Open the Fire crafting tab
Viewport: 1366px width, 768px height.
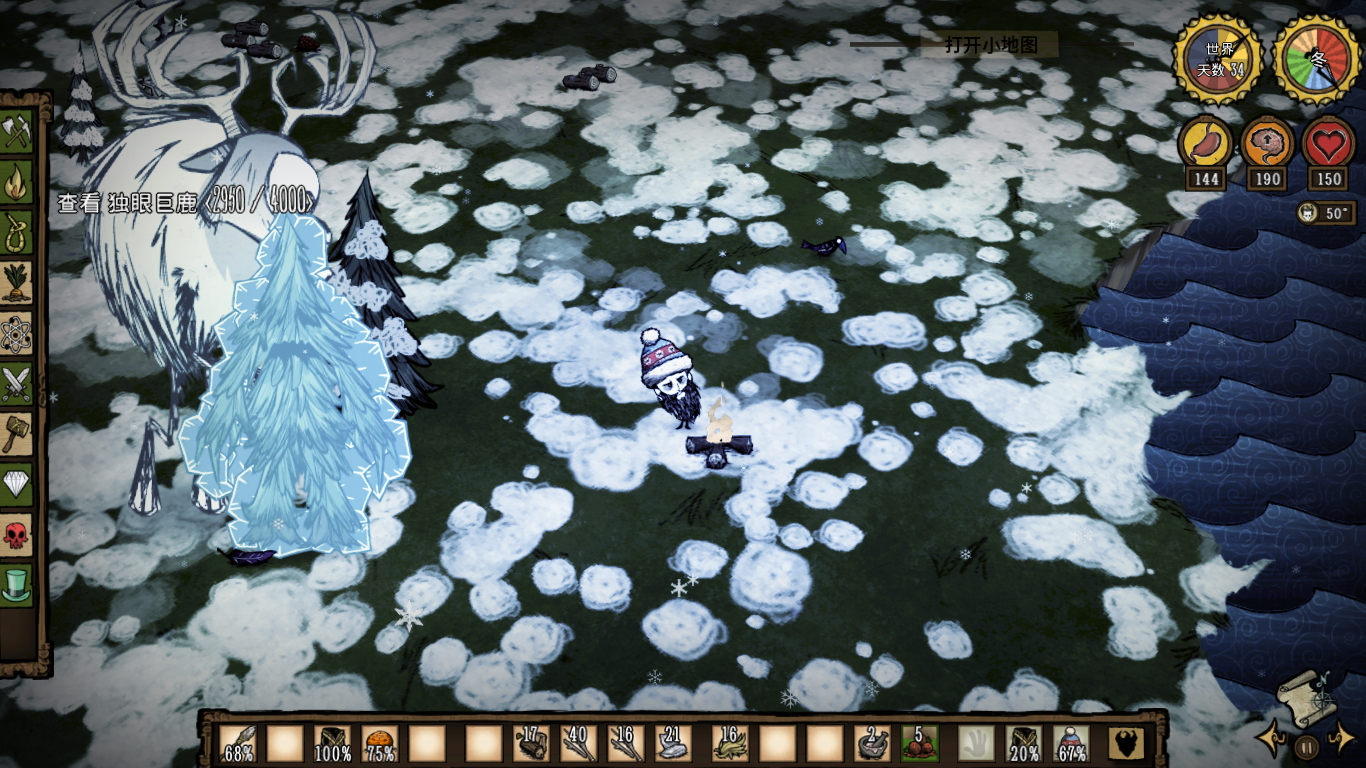17,183
